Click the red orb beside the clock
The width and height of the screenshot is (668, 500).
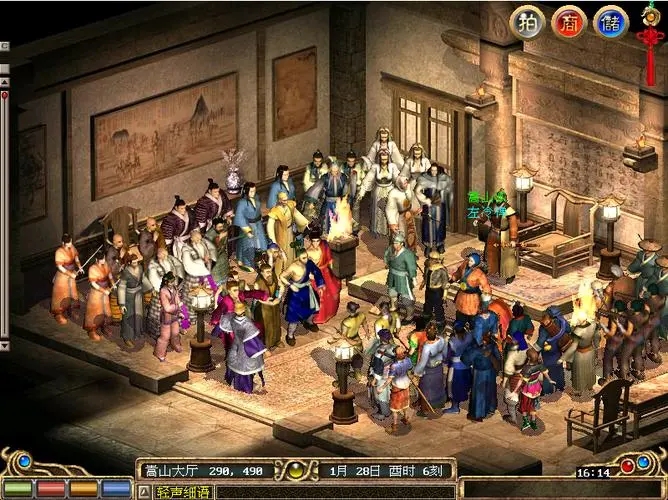(x=627, y=465)
